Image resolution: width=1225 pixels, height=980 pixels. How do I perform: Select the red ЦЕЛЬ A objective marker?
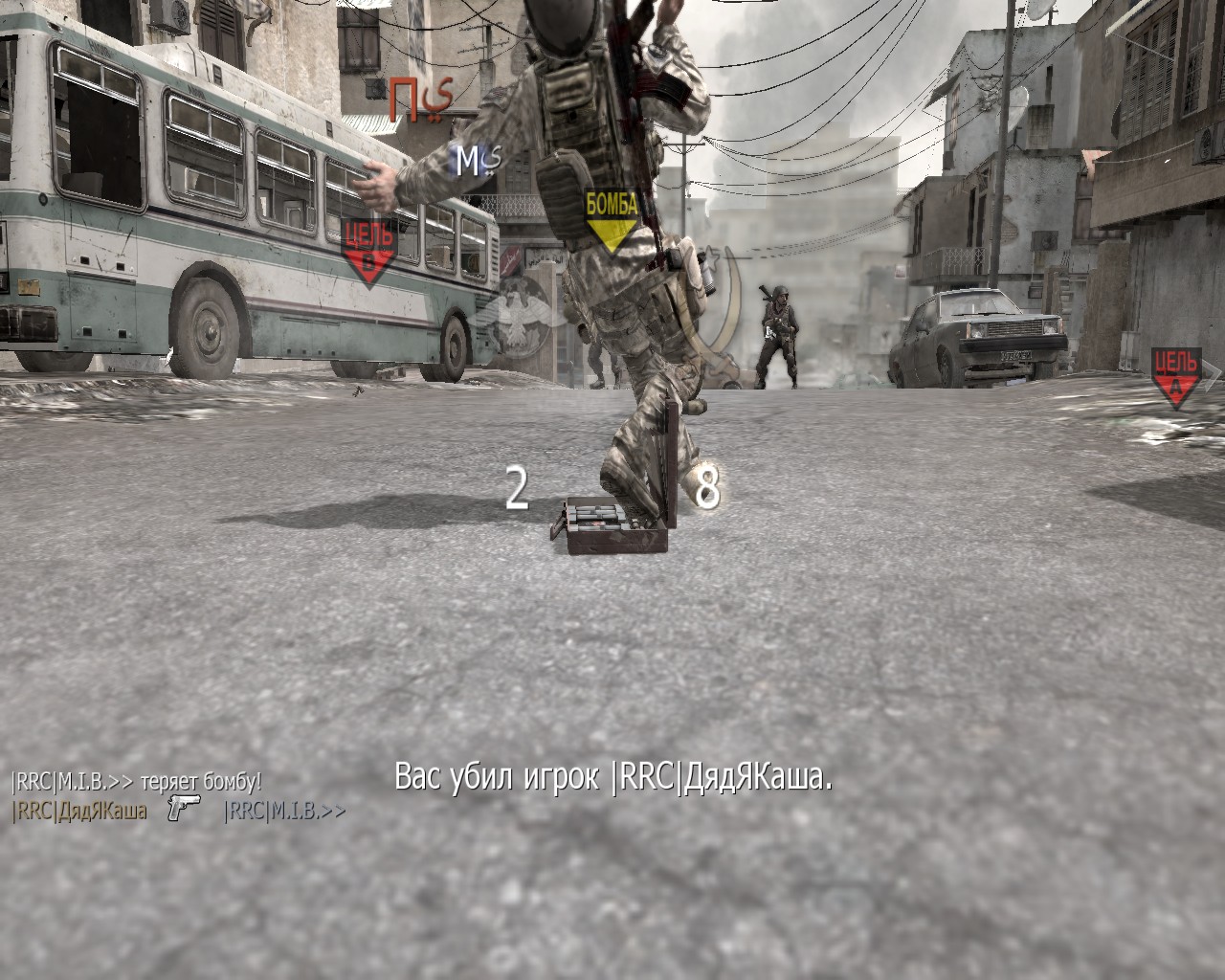1176,376
